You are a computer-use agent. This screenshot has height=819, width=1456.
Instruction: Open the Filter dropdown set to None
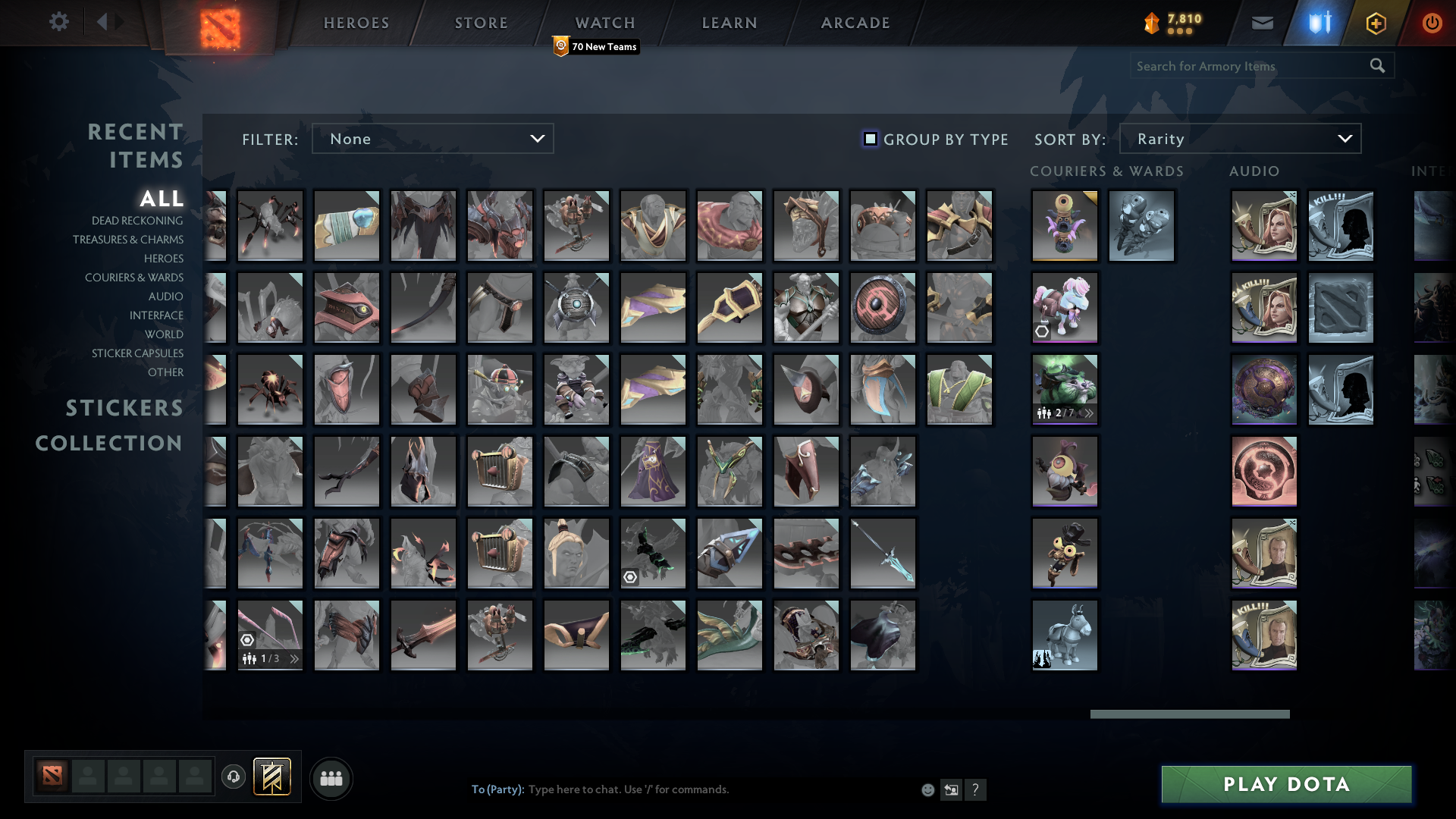(x=432, y=139)
